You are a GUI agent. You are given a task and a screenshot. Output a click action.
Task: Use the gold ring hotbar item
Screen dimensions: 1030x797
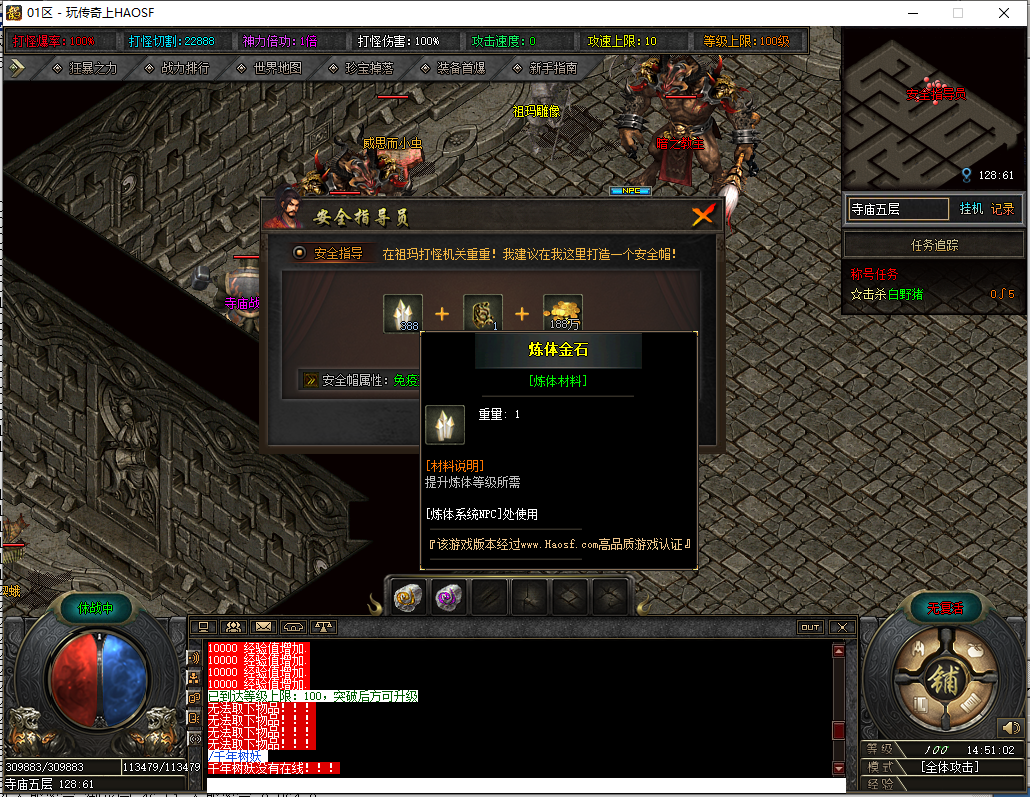click(408, 597)
